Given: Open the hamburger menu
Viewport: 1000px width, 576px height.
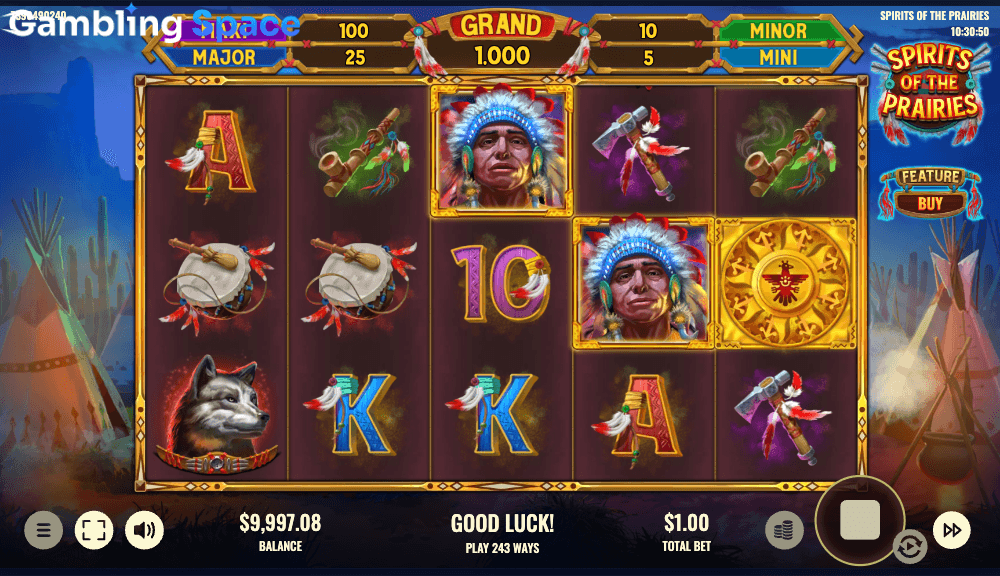Looking at the screenshot, I should point(43,530).
